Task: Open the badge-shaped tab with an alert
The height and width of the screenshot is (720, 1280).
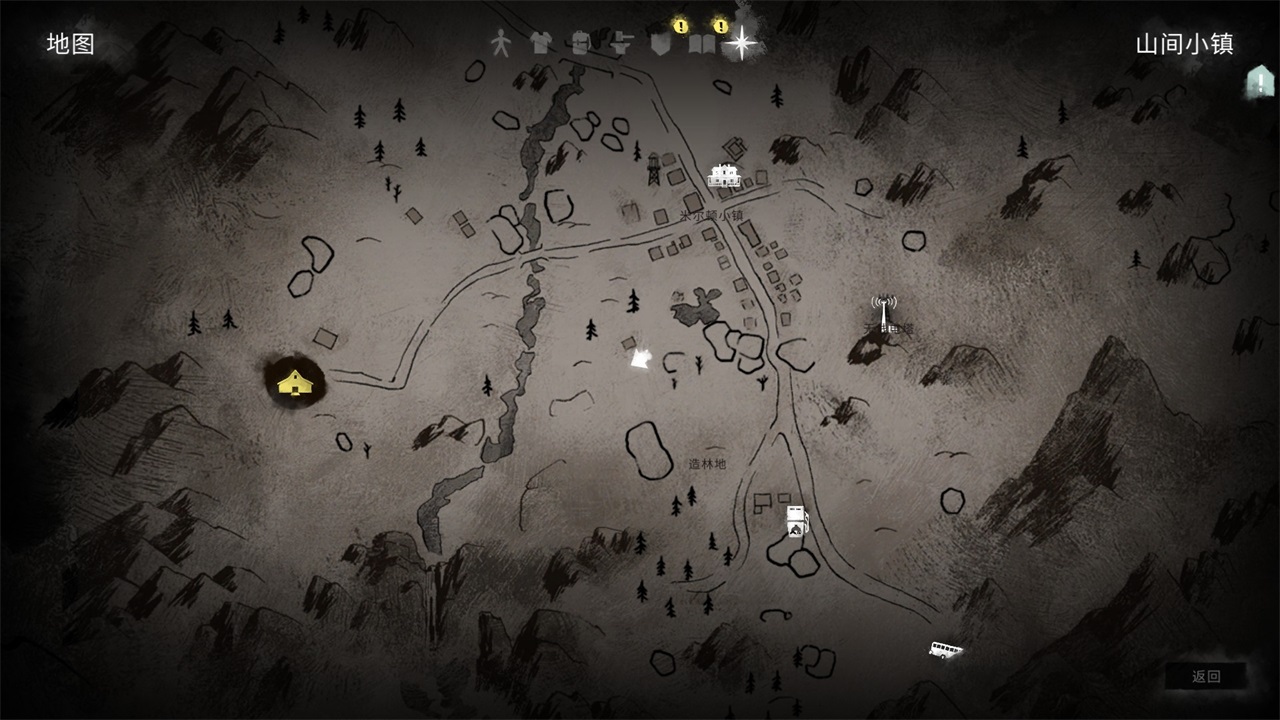Action: [x=659, y=43]
